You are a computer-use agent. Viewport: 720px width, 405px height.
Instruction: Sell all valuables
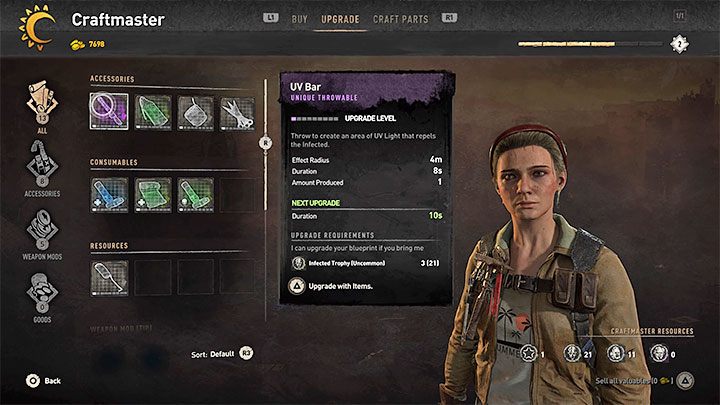point(641,381)
